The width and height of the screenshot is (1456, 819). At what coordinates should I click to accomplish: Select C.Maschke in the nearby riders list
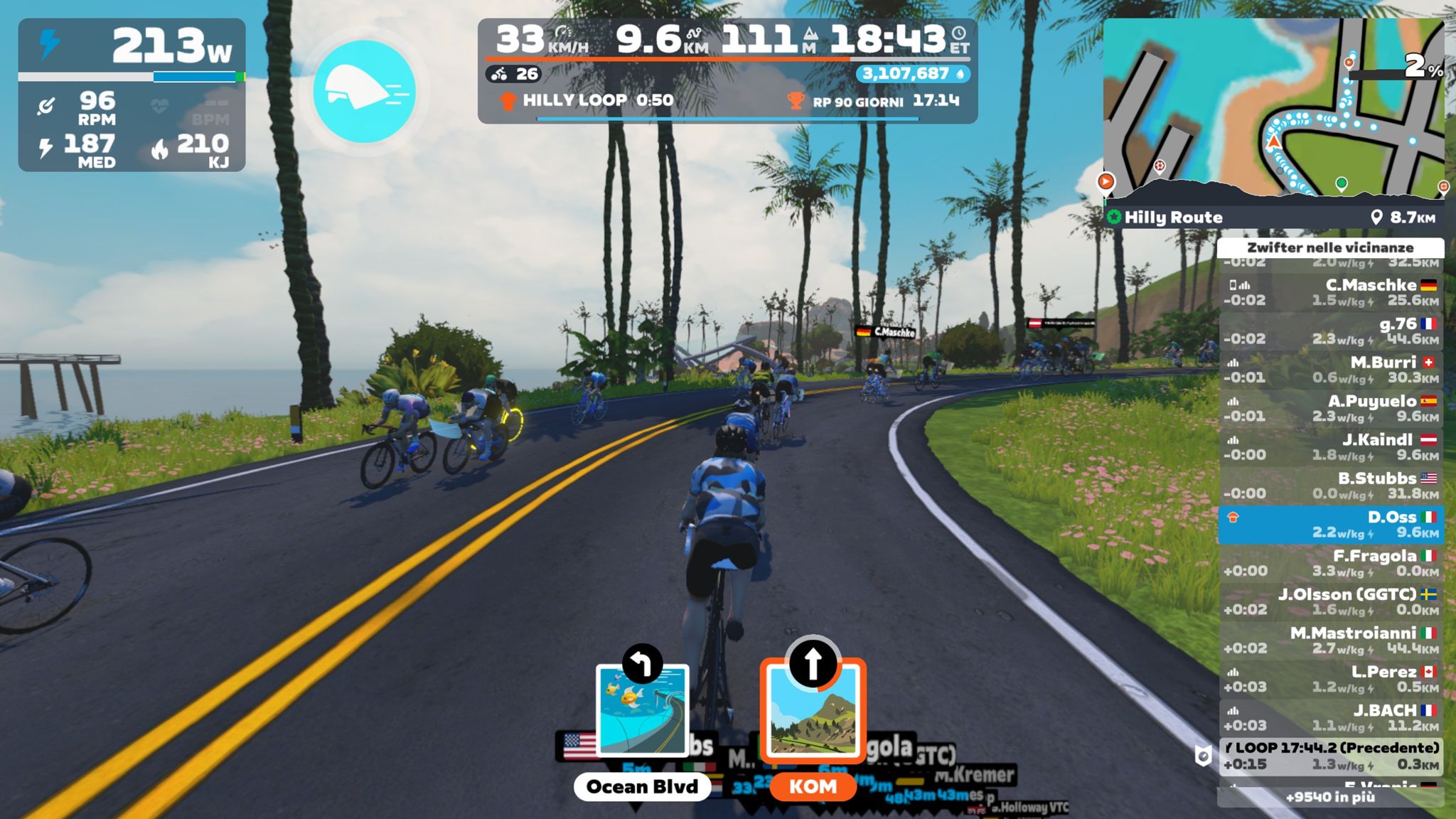click(1330, 292)
